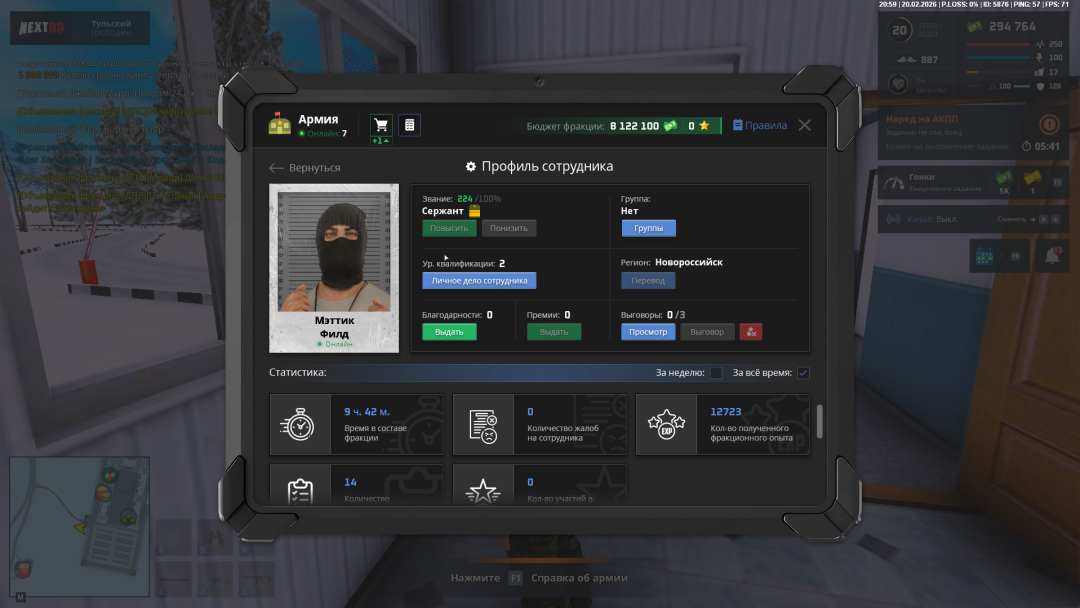Open Личное дело сотрудника file
This screenshot has width=1080, height=608.
tap(479, 281)
